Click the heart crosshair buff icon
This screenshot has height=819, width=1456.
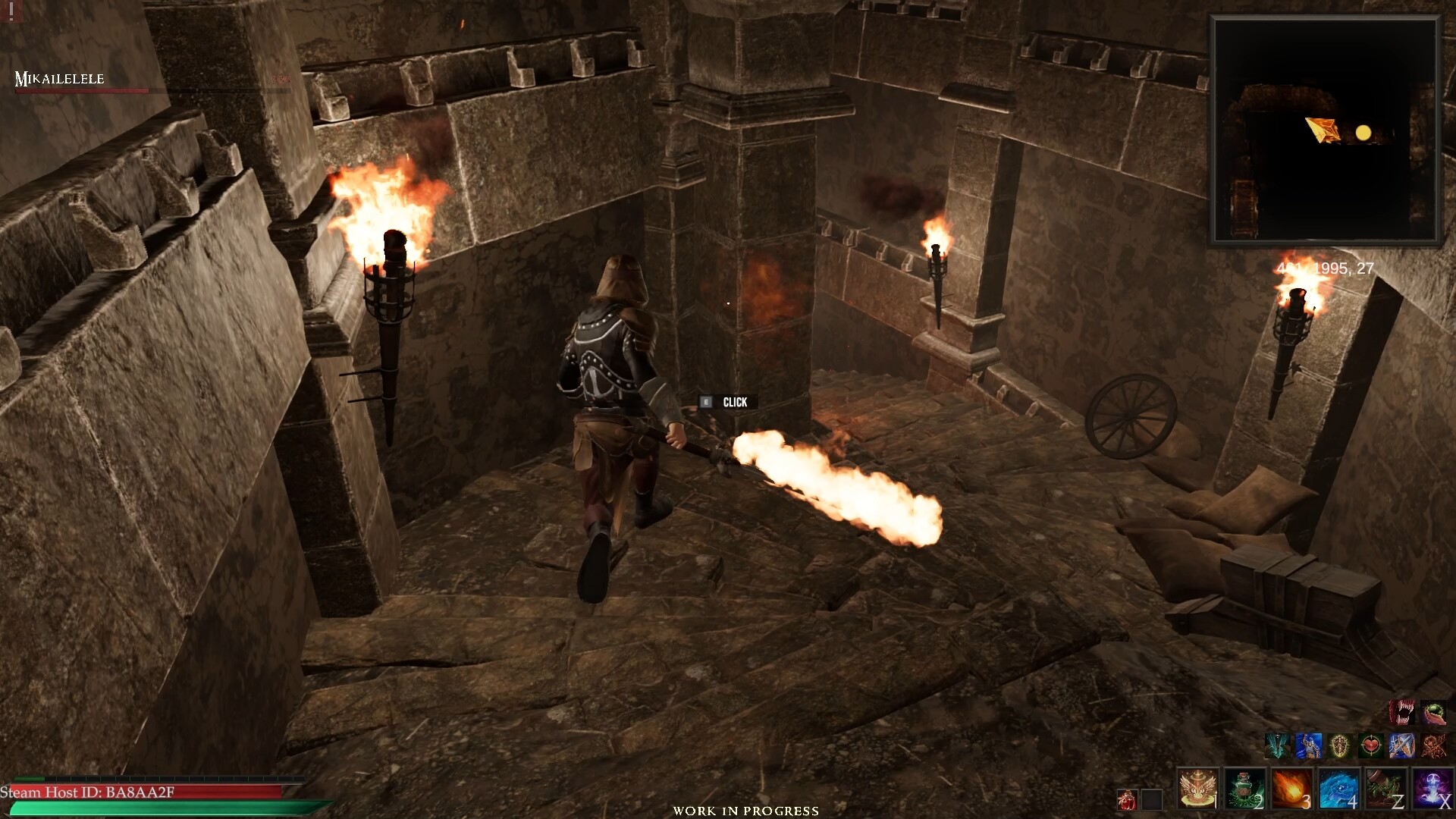[1370, 745]
